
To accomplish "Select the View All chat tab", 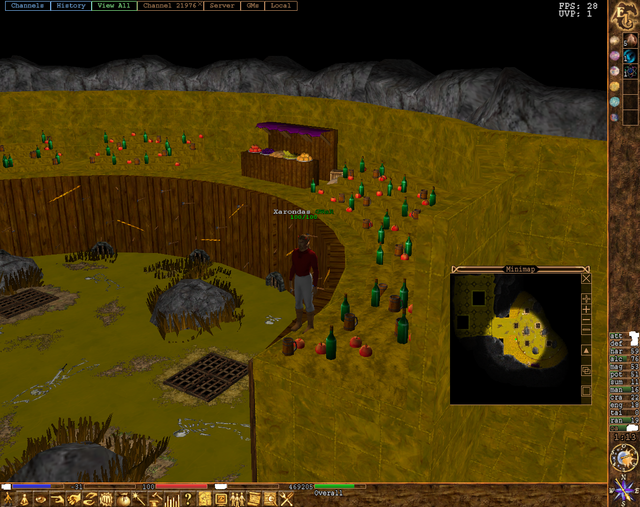I will click(x=113, y=6).
